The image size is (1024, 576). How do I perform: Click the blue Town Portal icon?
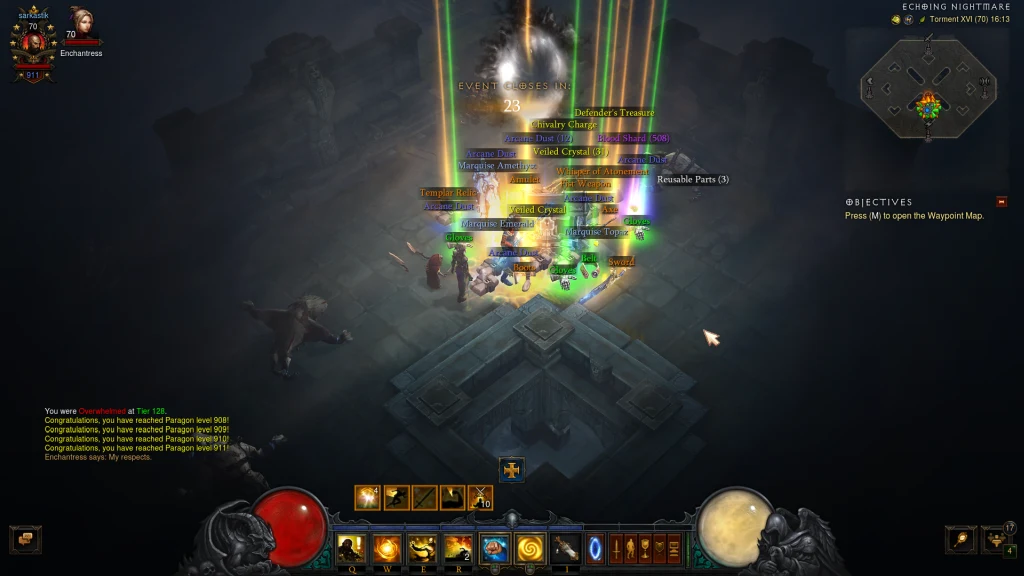click(597, 548)
